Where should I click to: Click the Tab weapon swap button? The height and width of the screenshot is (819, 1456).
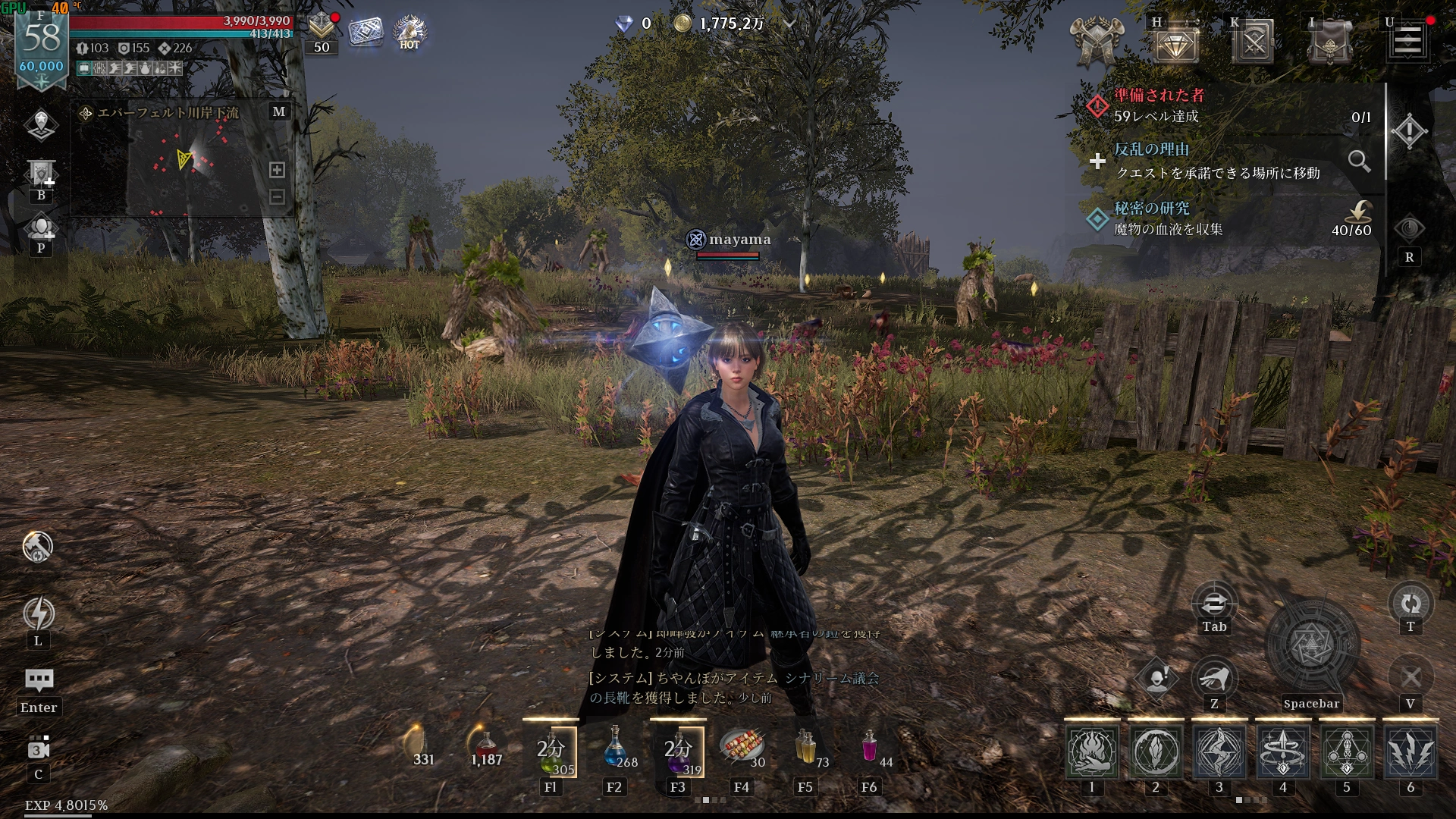pos(1214,604)
